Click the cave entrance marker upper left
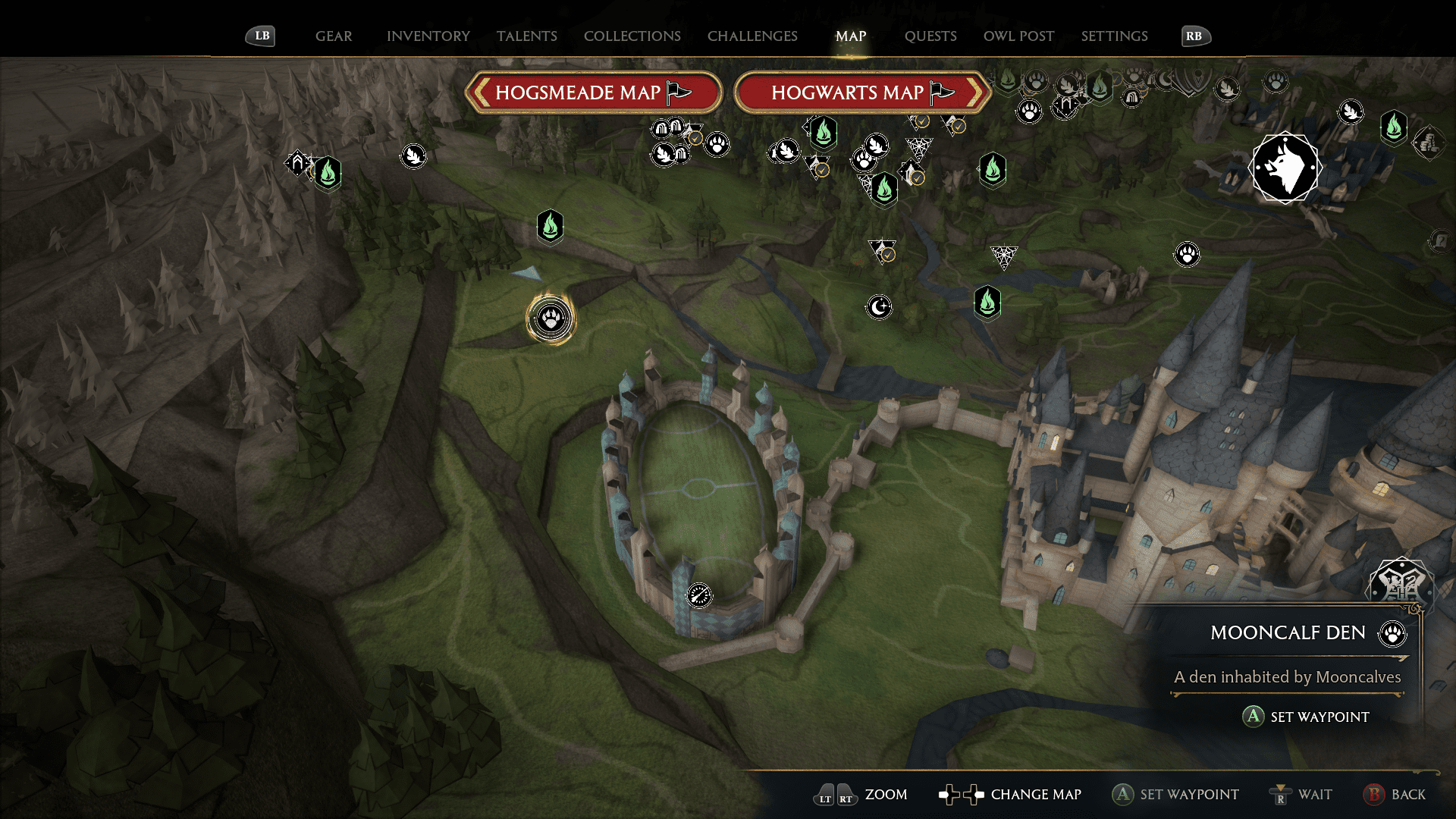This screenshot has height=819, width=1456. click(x=298, y=163)
